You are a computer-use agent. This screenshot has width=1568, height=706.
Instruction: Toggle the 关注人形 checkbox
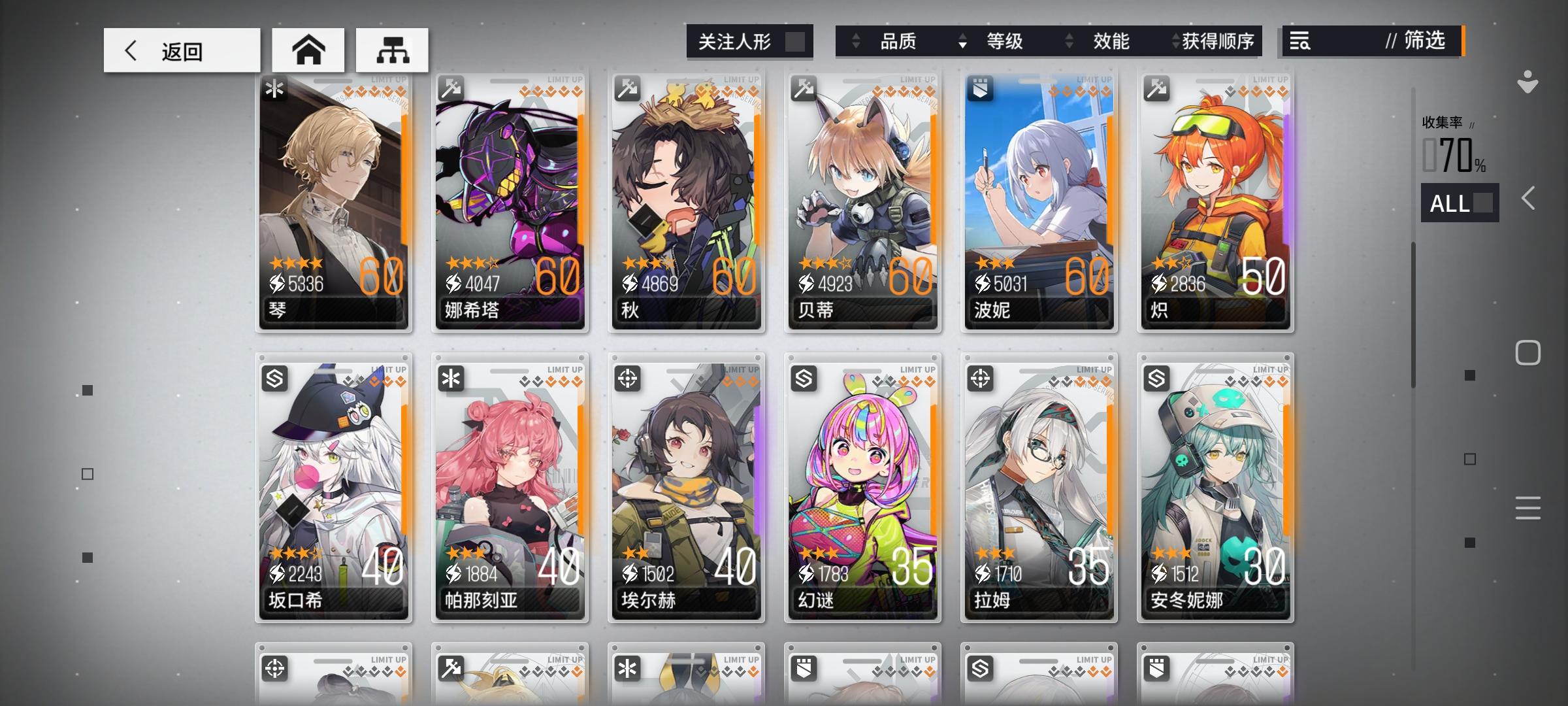pyautogui.click(x=796, y=41)
